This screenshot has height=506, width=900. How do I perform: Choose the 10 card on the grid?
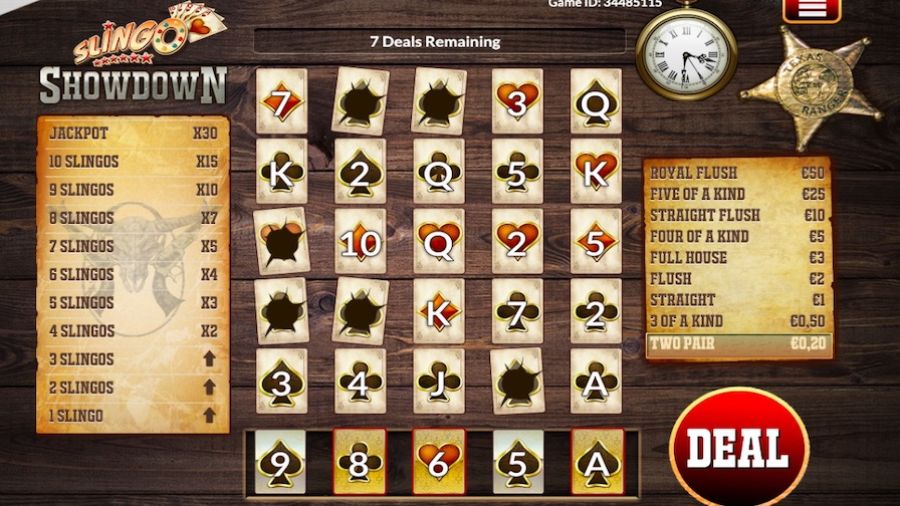pos(360,241)
